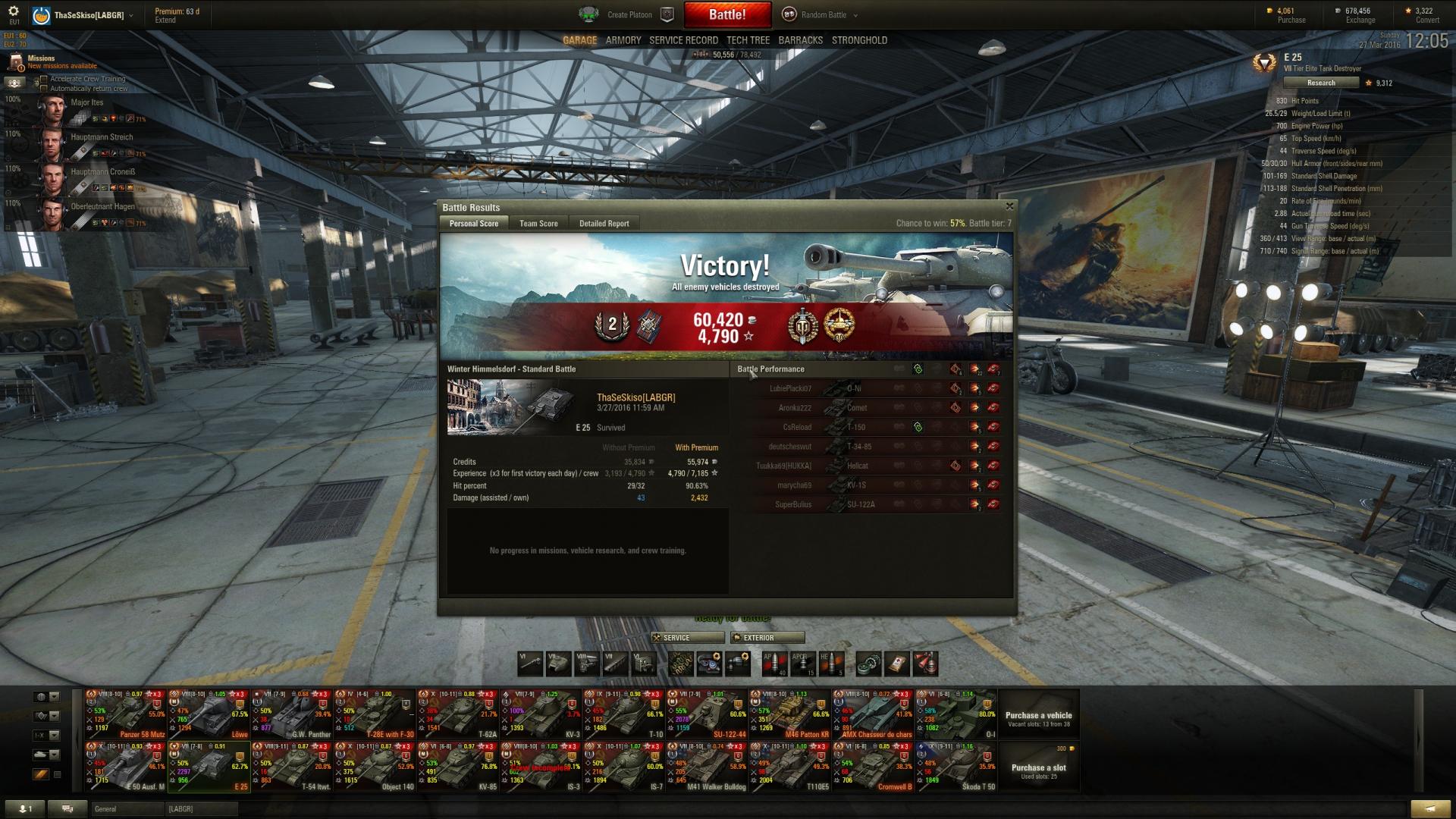Screen dimensions: 1456x819
Task: Click the Research button for E 25
Action: 1320,83
